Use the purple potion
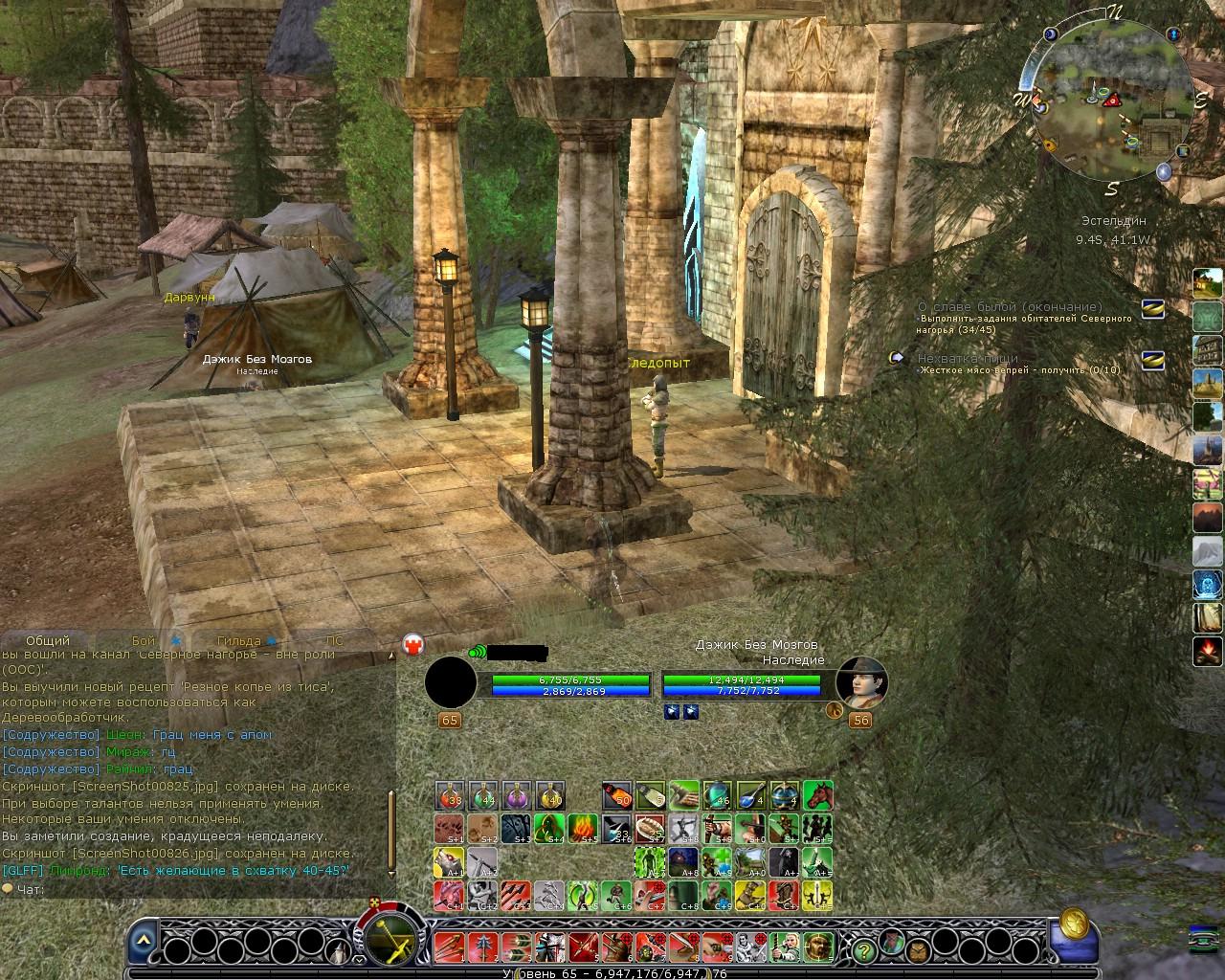The image size is (1225, 980). tap(516, 795)
